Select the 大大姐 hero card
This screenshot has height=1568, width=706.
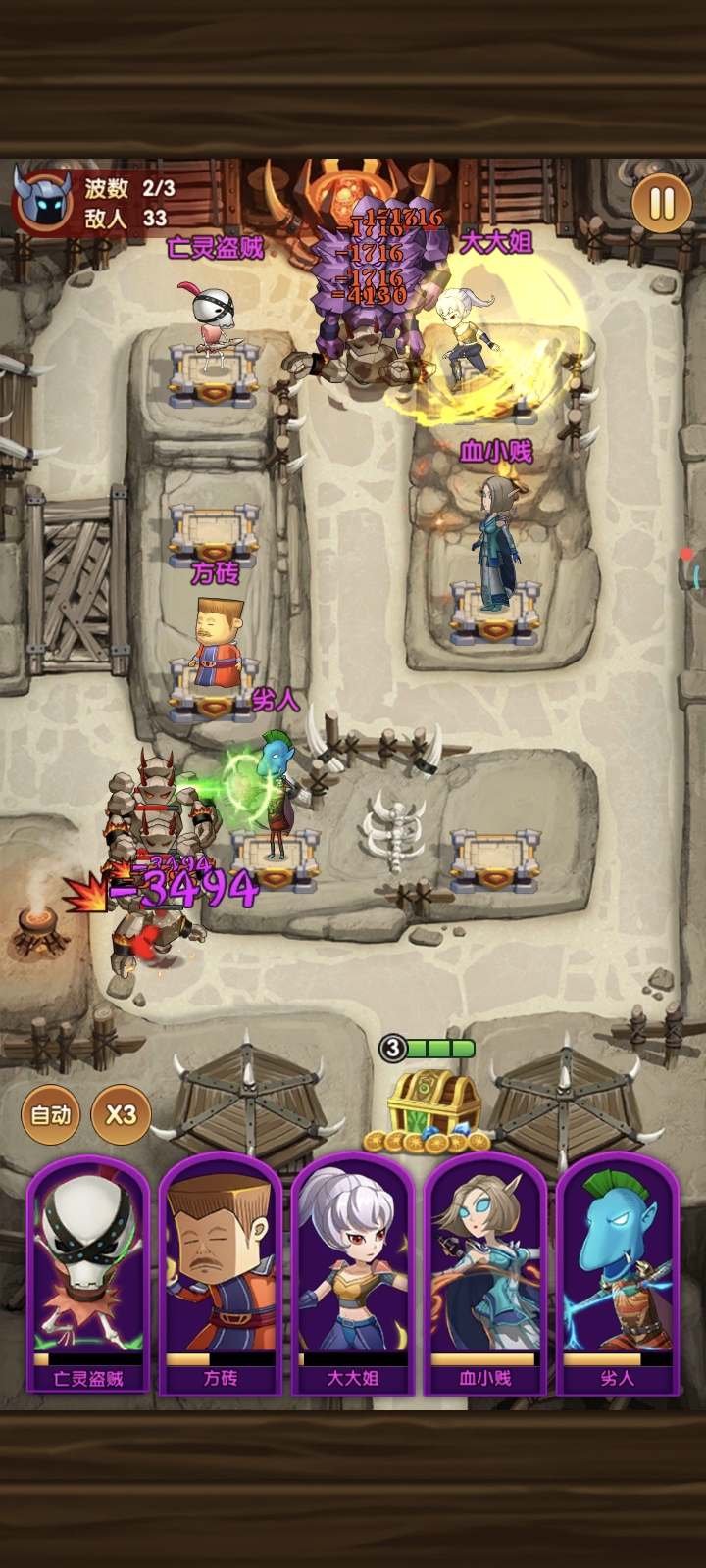tap(353, 1274)
